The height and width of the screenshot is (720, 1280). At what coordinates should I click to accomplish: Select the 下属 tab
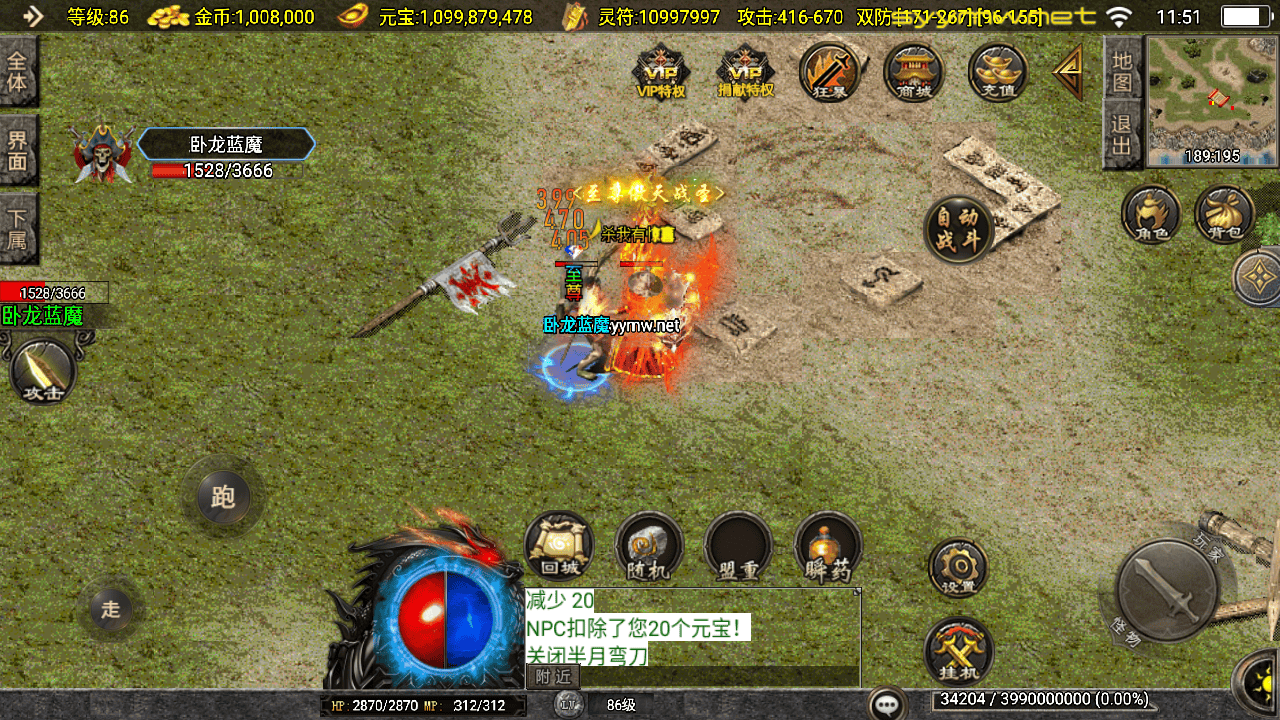tap(18, 227)
